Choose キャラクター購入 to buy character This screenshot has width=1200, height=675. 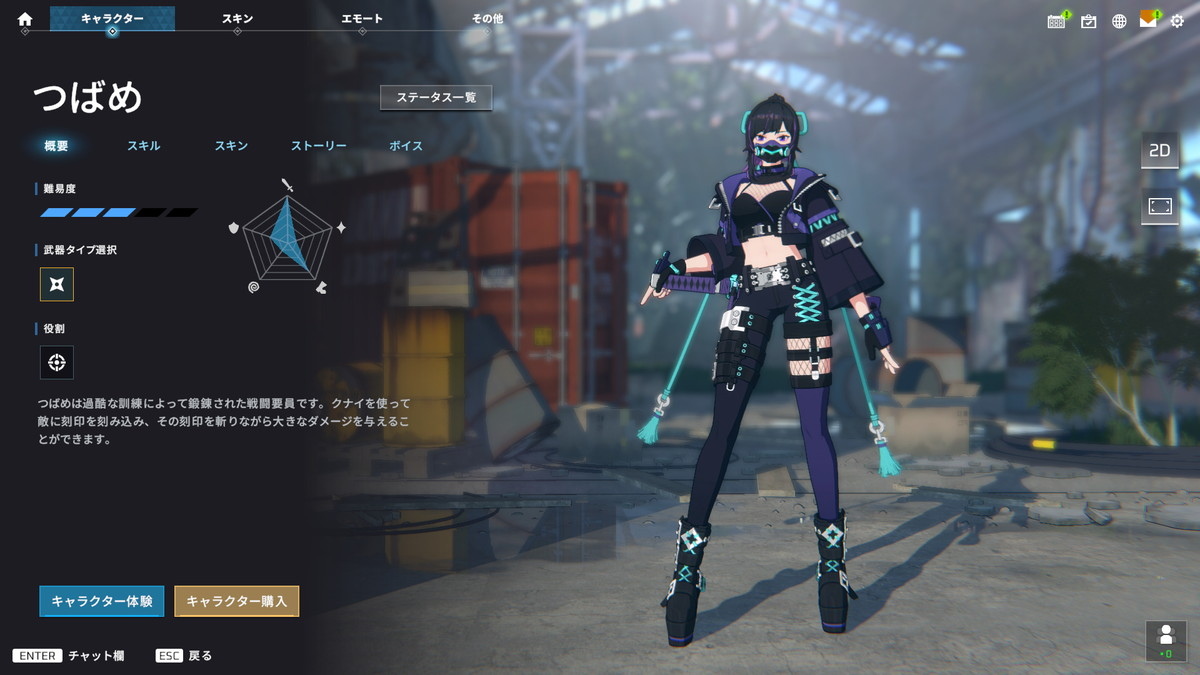(x=237, y=601)
